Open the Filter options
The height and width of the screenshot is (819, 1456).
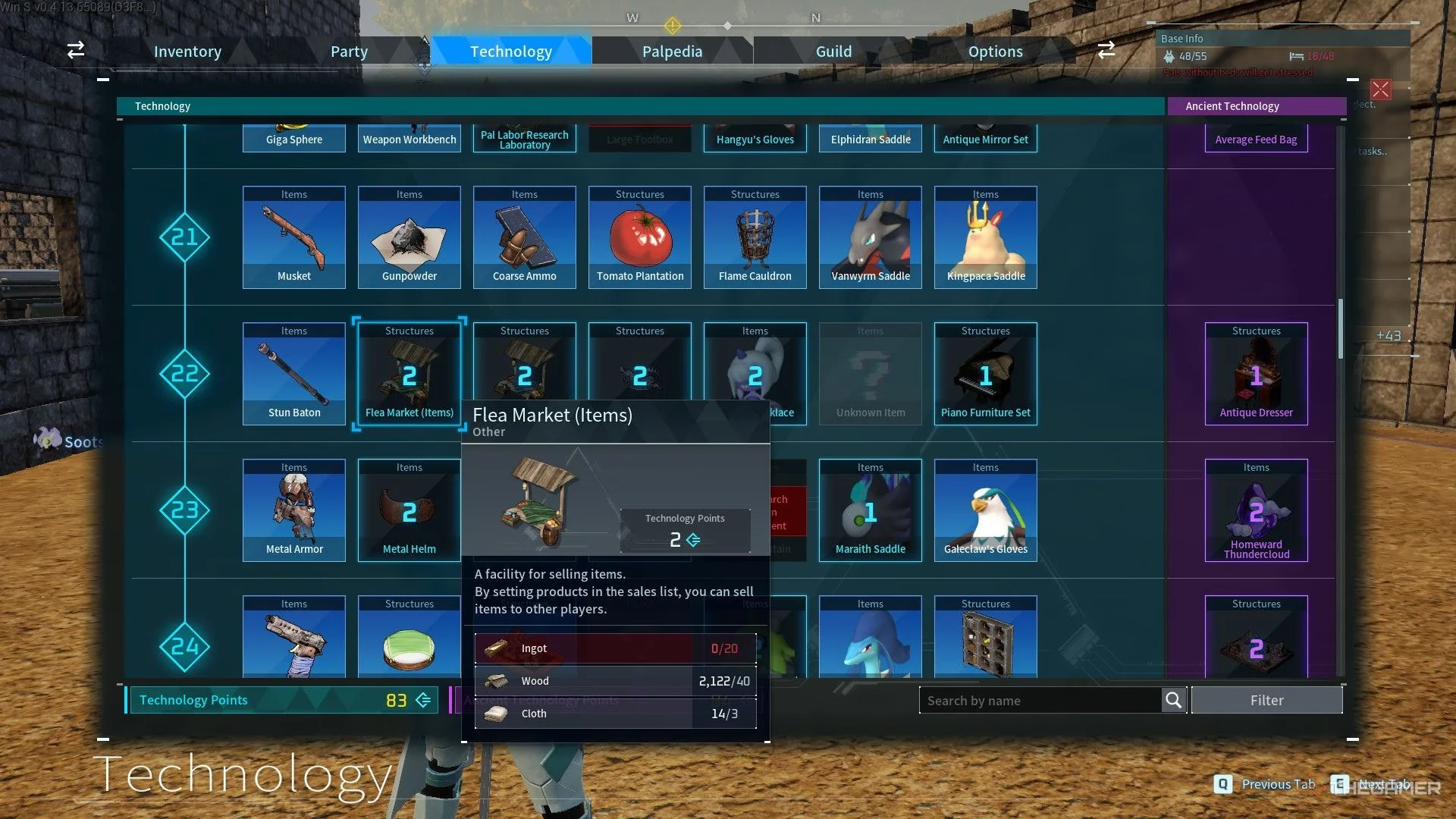1266,701
